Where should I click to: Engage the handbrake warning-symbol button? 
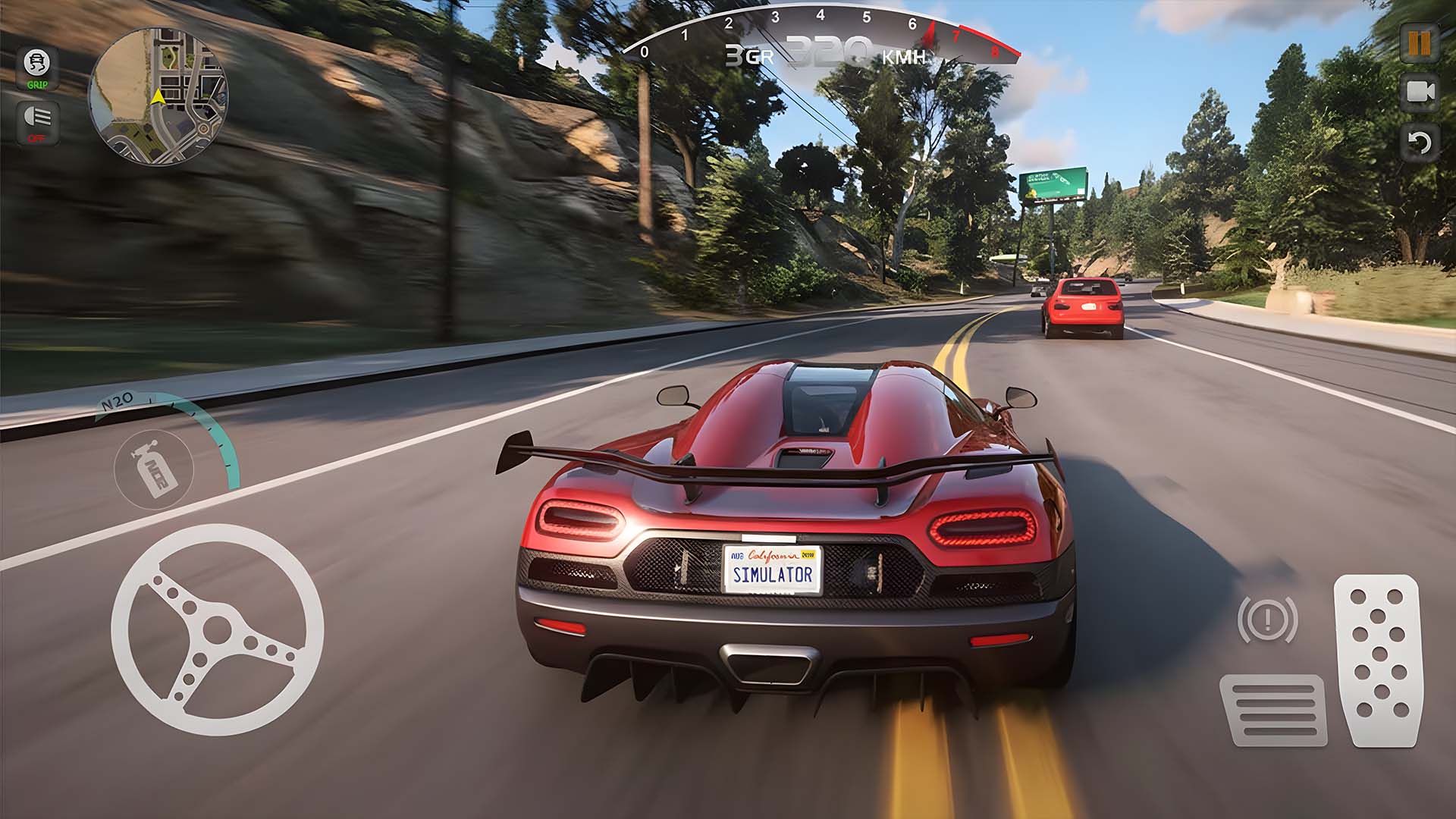(x=1267, y=620)
